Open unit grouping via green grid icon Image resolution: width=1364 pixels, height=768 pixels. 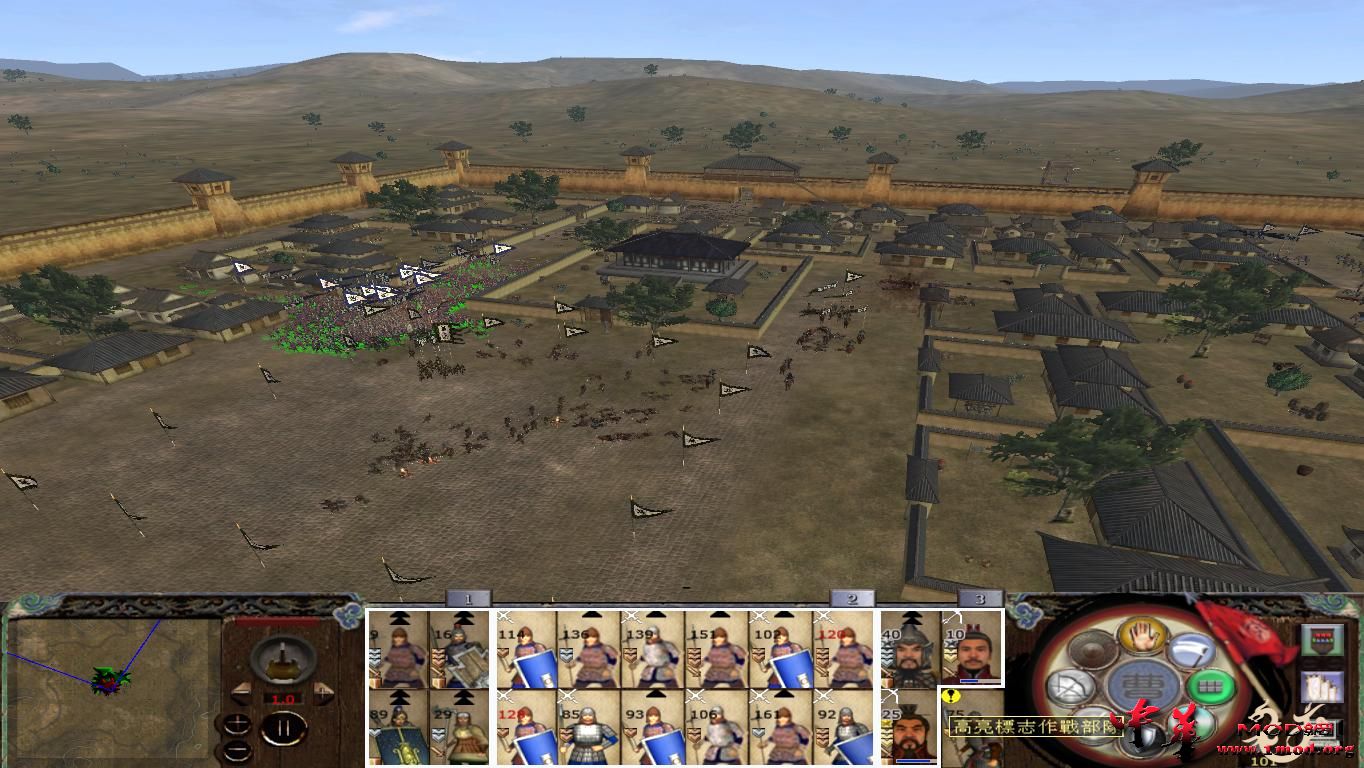[x=1209, y=686]
